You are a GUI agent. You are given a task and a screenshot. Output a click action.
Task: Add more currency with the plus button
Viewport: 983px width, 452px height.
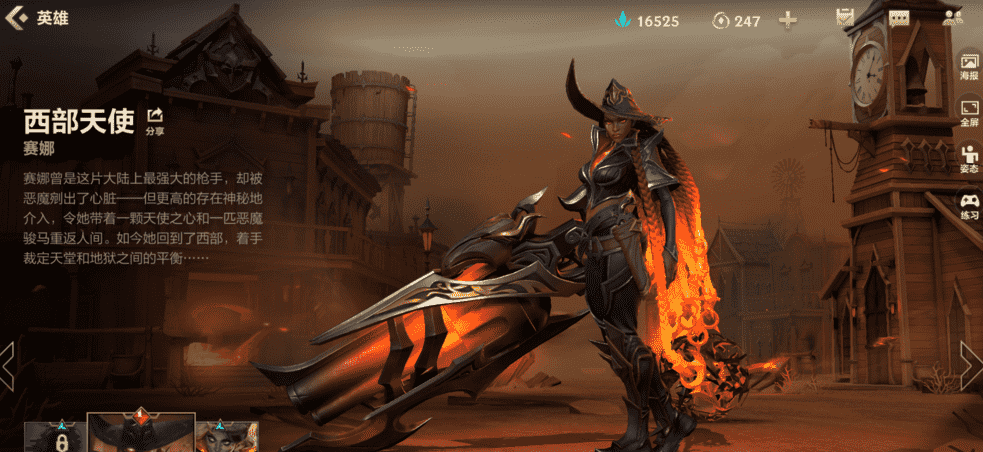(788, 20)
